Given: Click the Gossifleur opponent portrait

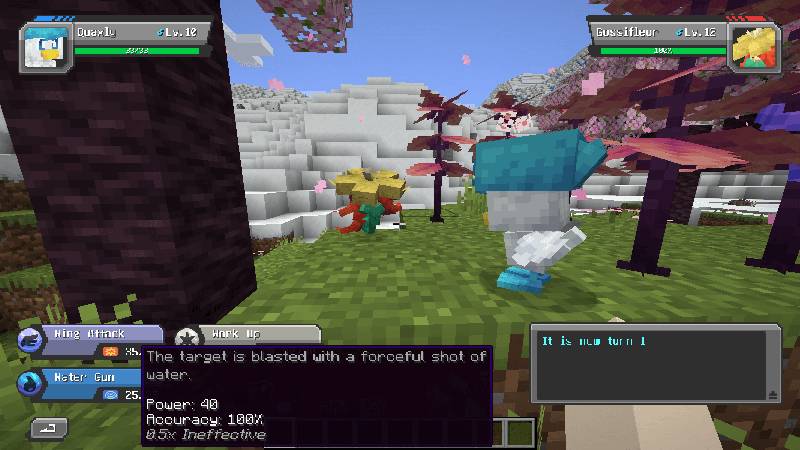Looking at the screenshot, I should pyautogui.click(x=755, y=46).
